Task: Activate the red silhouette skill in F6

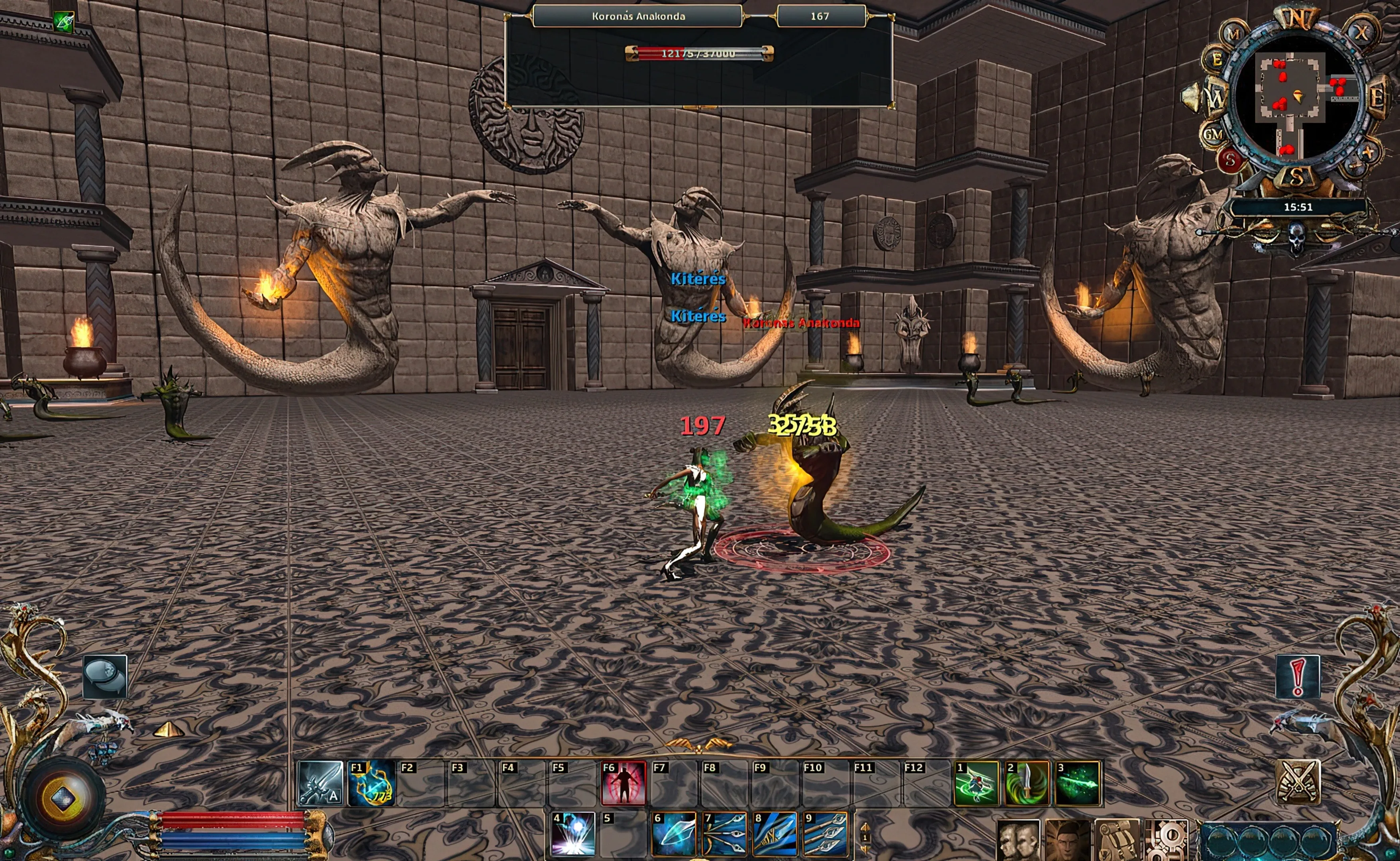Action: click(623, 784)
